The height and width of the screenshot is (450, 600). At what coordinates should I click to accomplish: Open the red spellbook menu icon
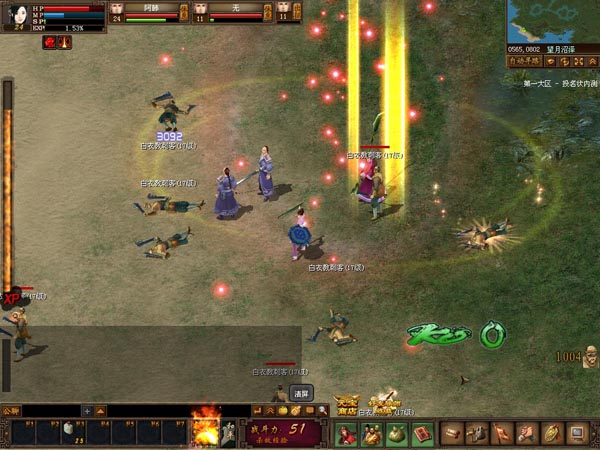pos(421,433)
